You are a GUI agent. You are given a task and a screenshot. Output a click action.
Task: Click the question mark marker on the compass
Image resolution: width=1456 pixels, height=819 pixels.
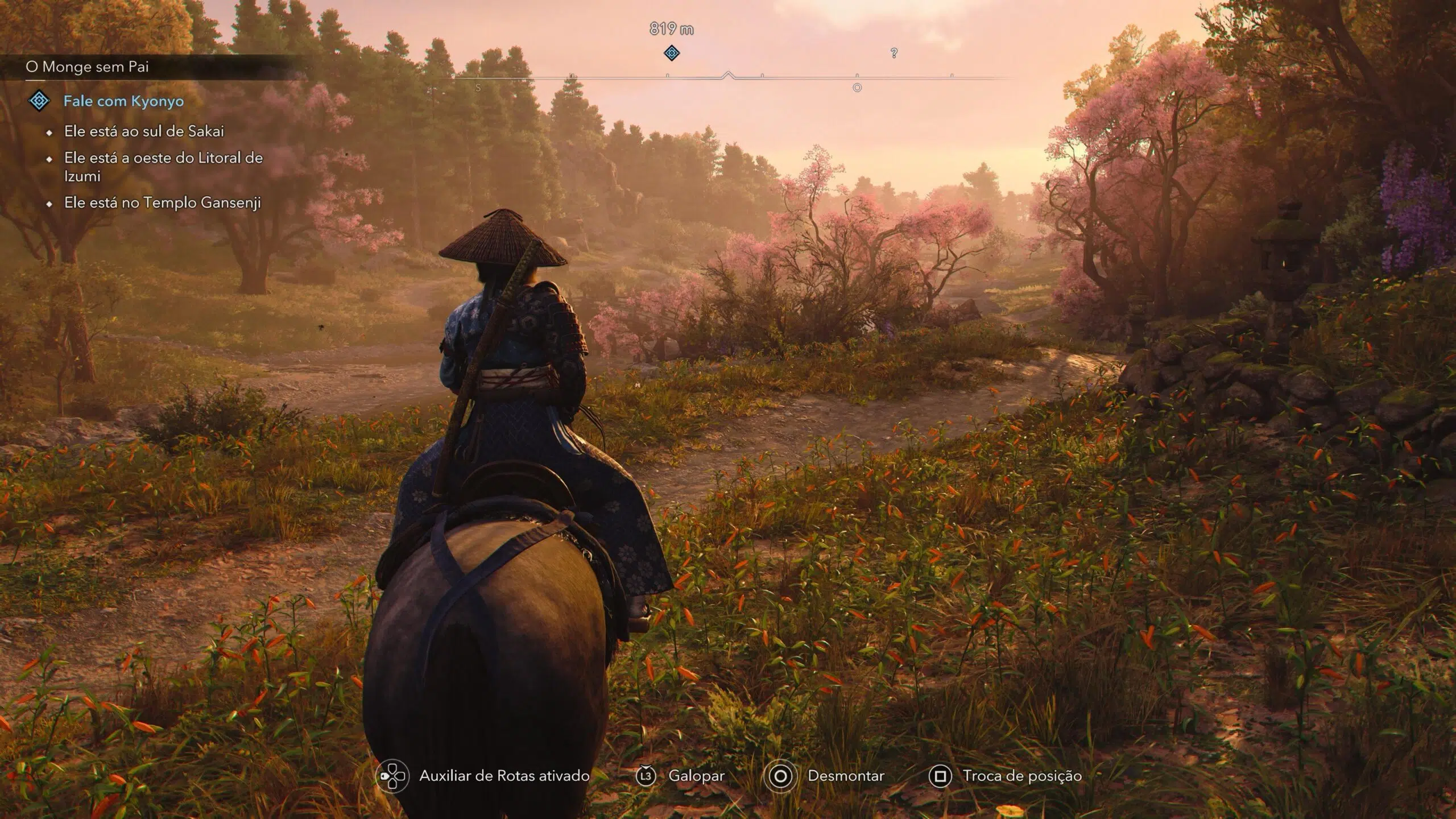(x=894, y=53)
